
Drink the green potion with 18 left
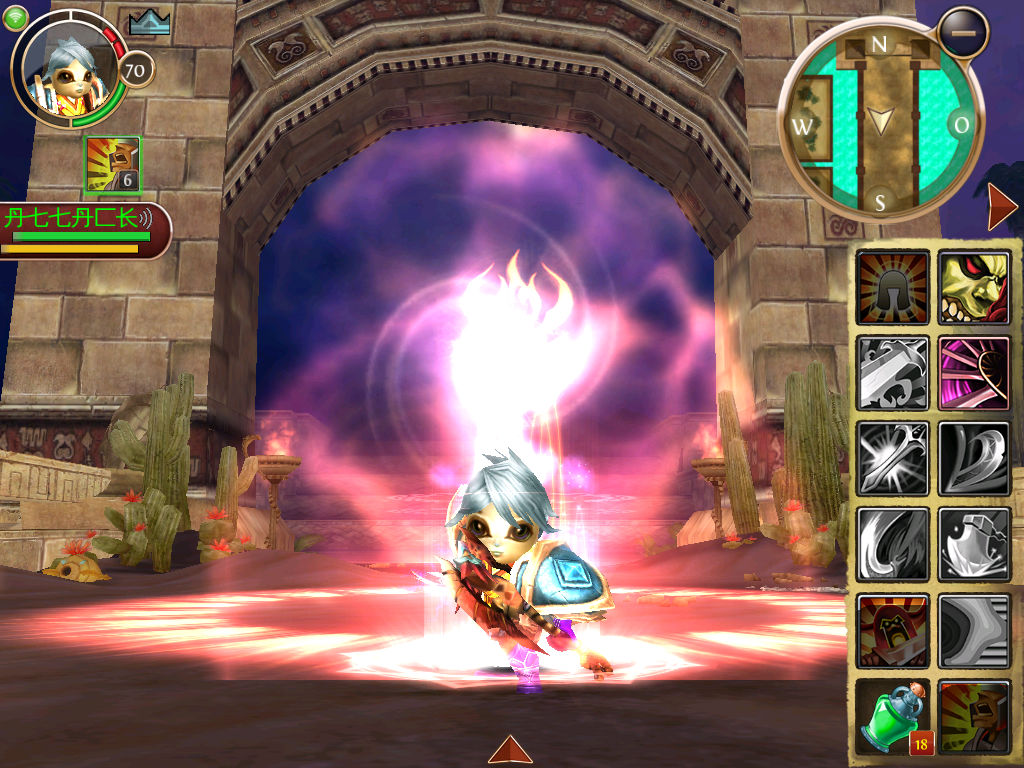coord(893,717)
